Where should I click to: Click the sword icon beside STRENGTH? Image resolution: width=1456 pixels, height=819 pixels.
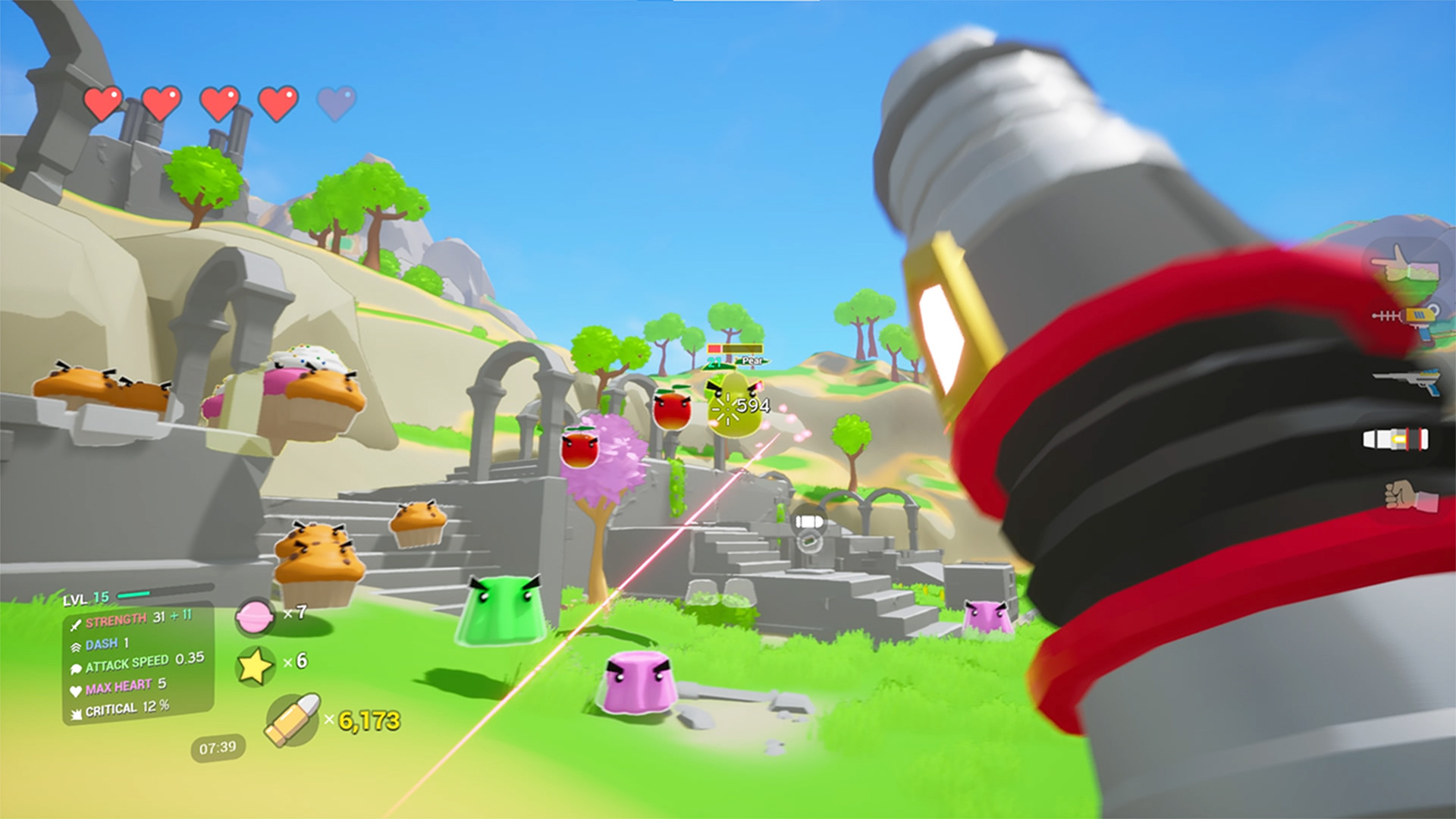pos(76,625)
